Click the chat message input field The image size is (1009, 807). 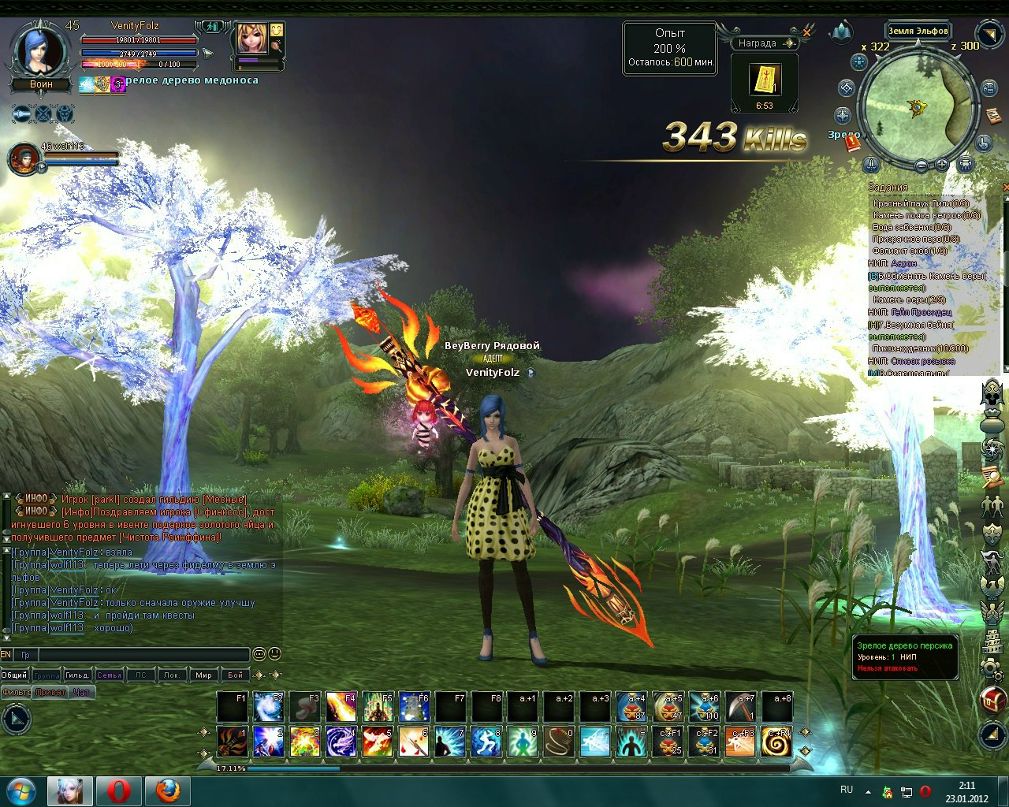coord(140,655)
